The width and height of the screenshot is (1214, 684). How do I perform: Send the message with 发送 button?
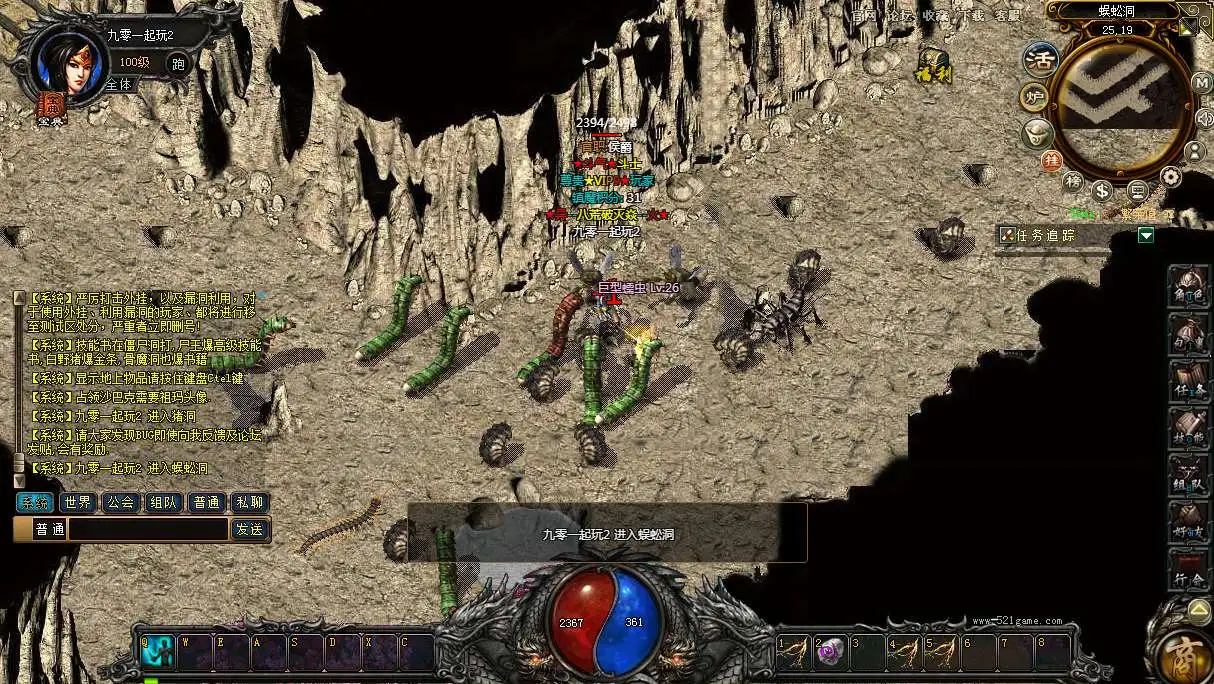click(249, 529)
